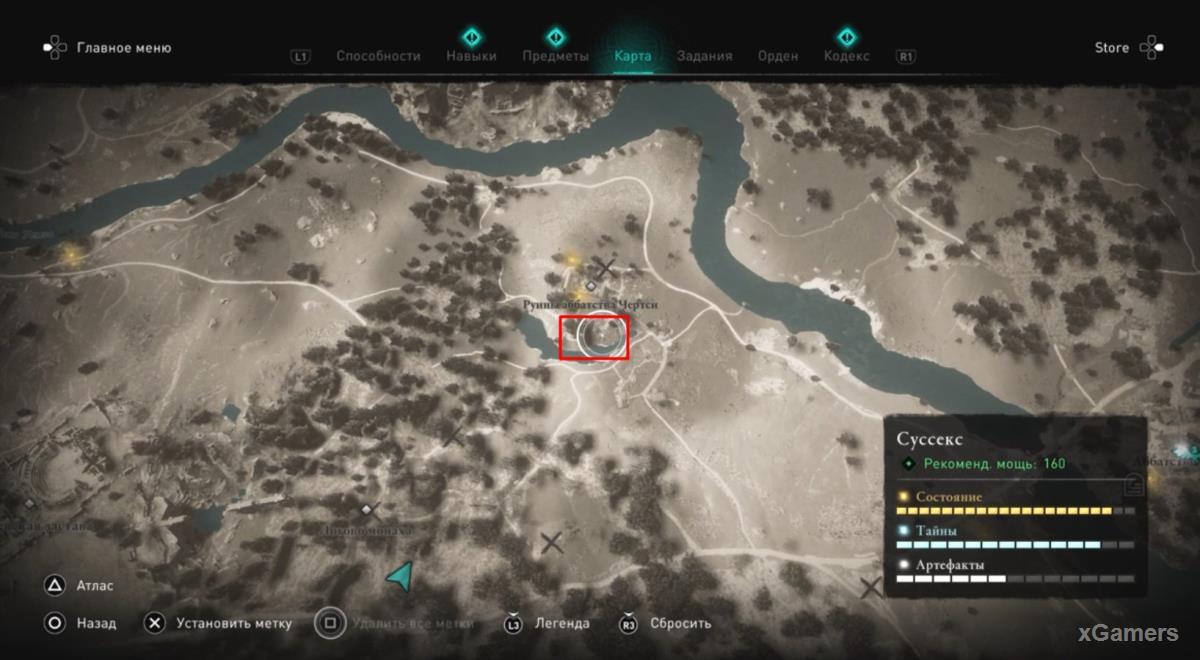The height and width of the screenshot is (660, 1200).
Task: Select the Предметы tab
Action: click(555, 56)
